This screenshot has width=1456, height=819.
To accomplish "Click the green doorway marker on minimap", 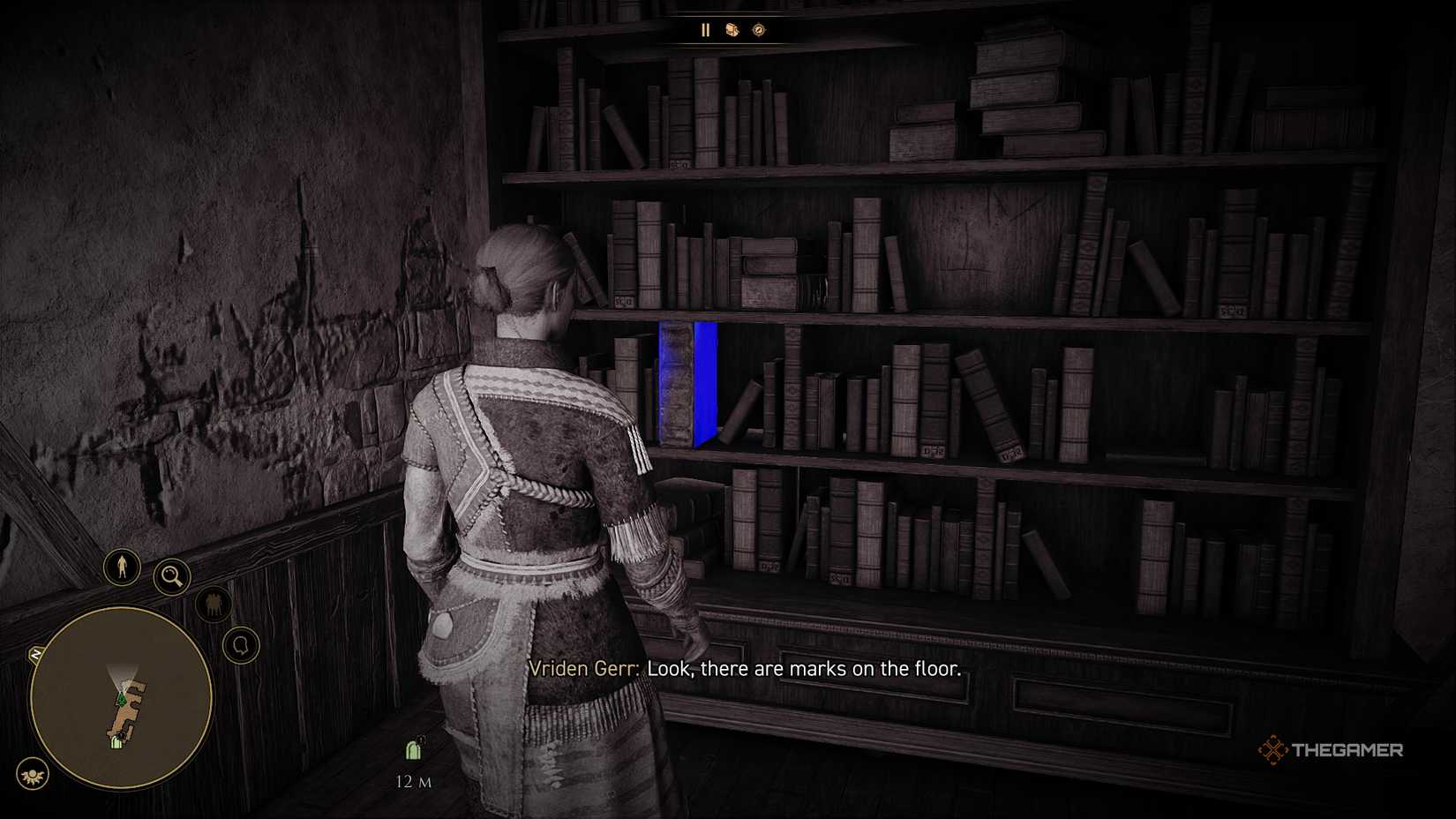I will coord(116,744).
